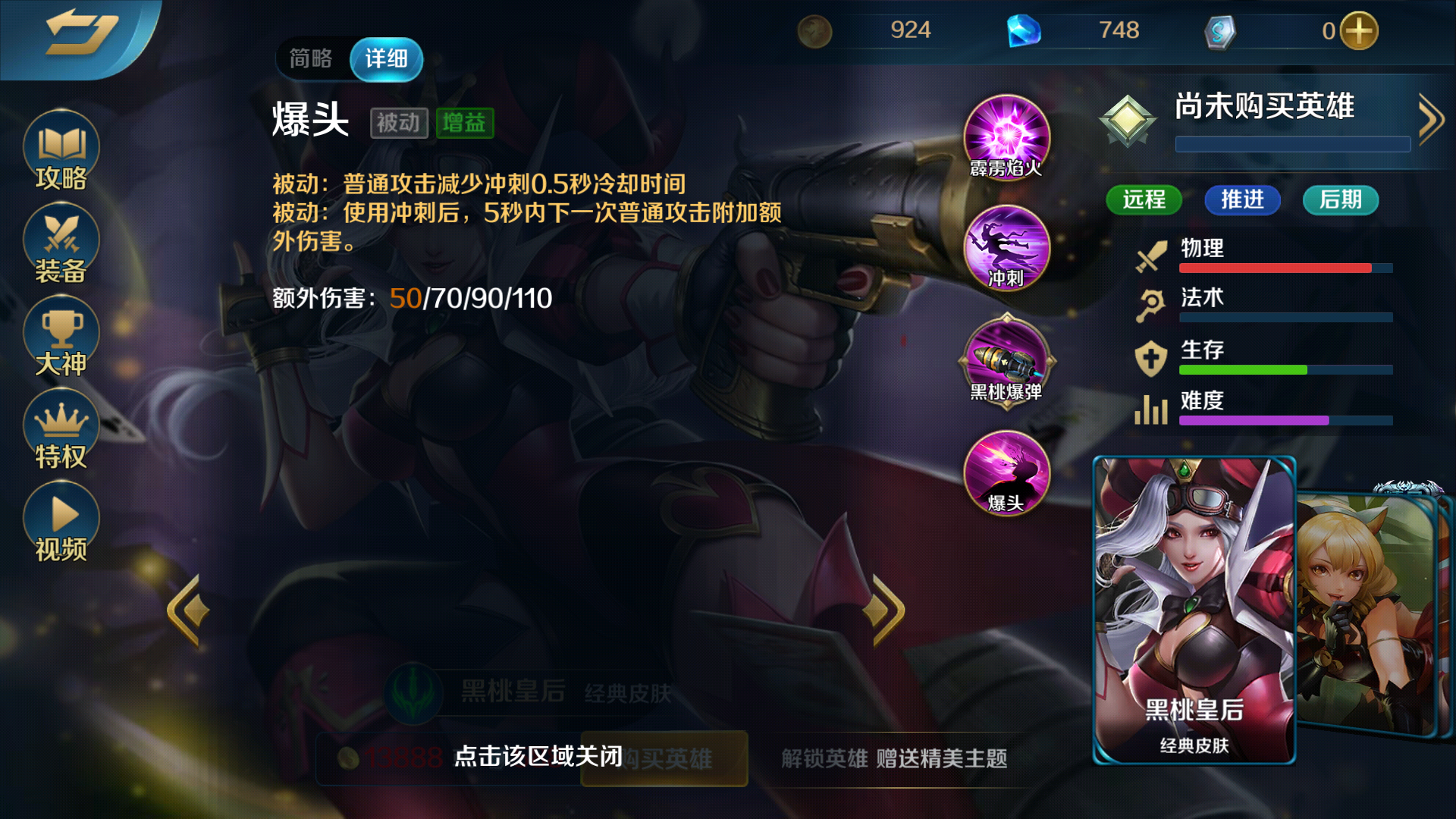
Task: Switch to the 简略 tab
Action: coord(311,58)
